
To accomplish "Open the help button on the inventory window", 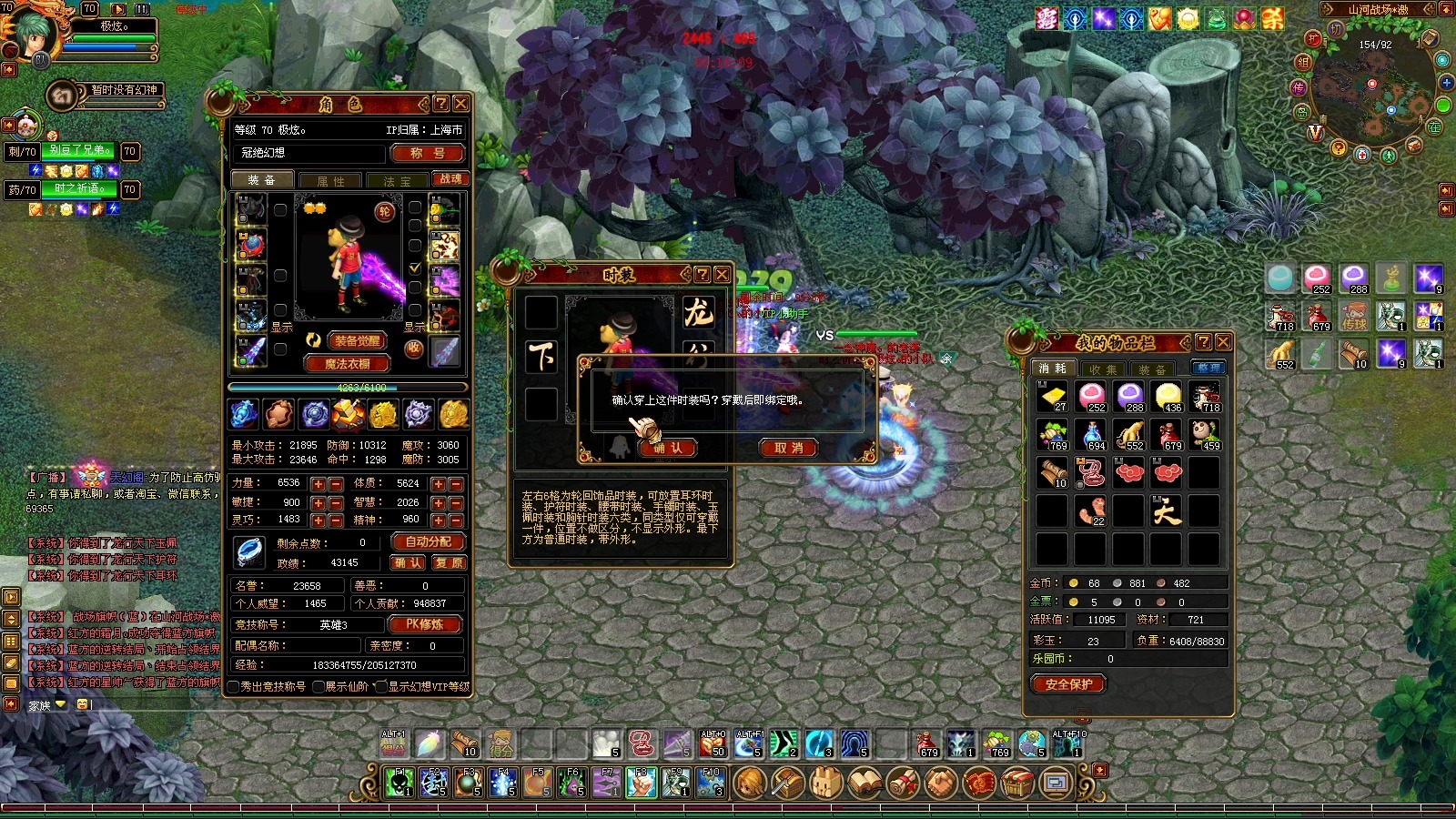I will tap(1203, 342).
